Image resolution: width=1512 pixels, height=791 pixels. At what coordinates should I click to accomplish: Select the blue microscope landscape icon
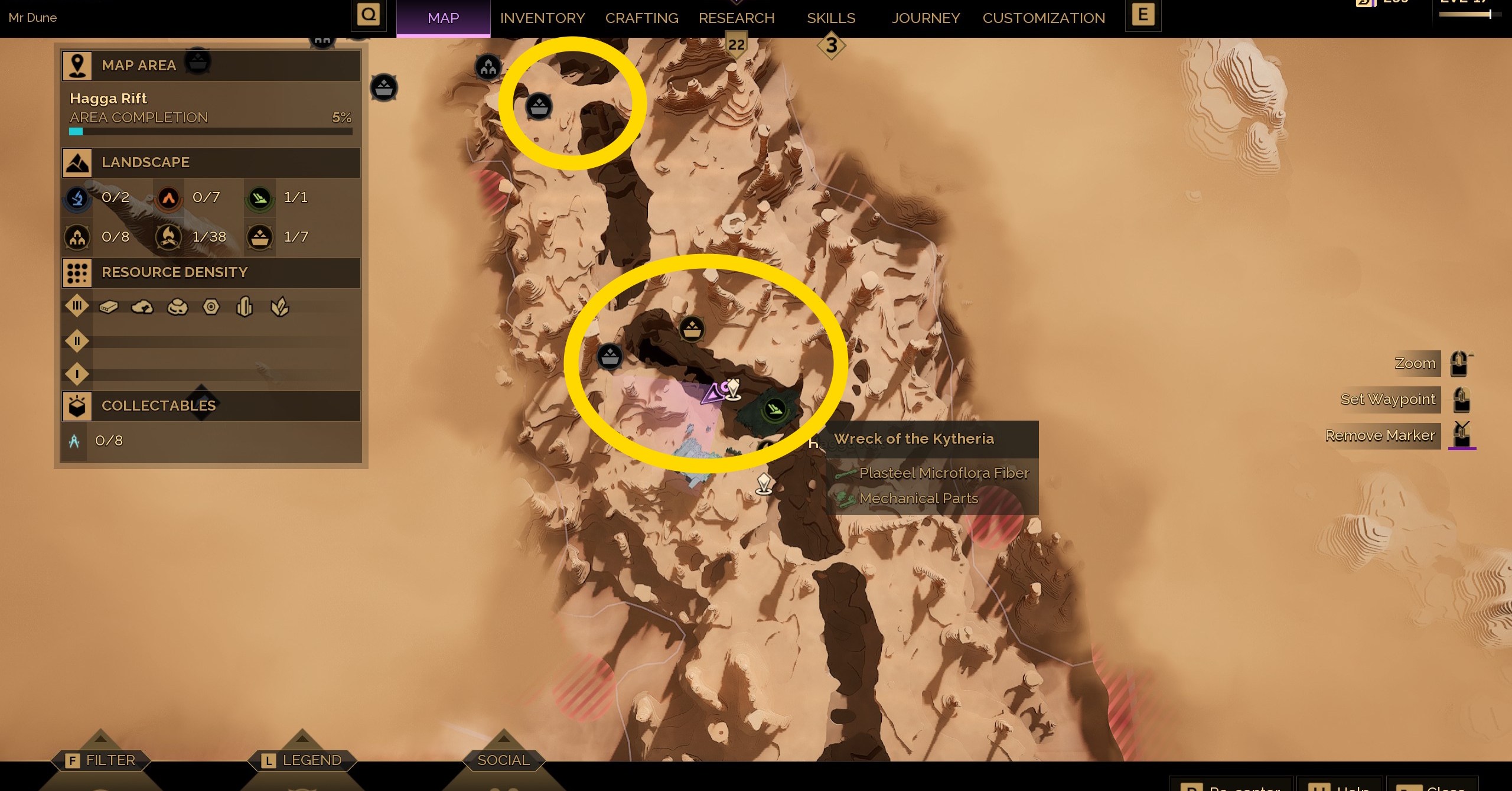click(76, 198)
